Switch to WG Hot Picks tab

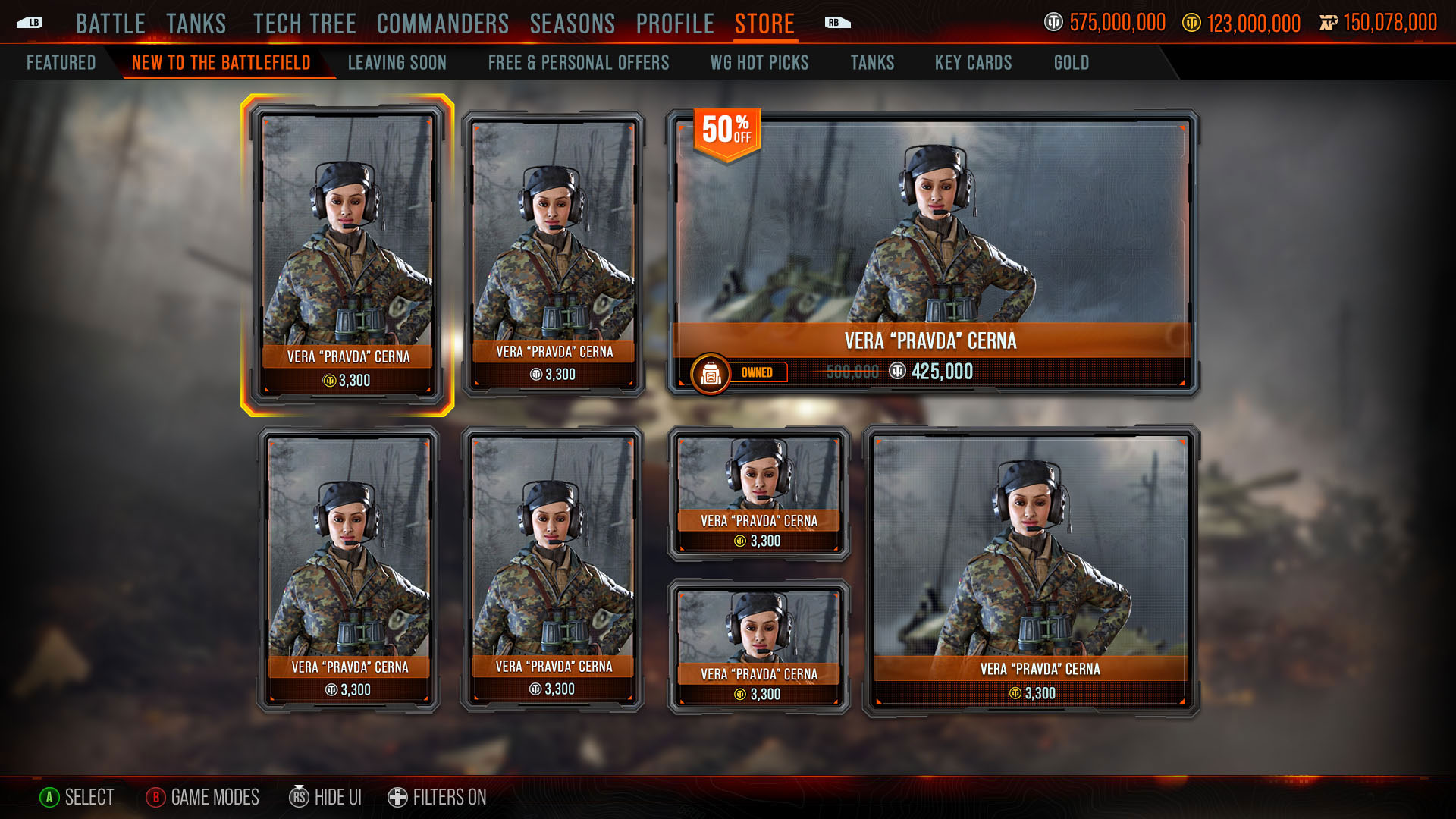pyautogui.click(x=759, y=63)
